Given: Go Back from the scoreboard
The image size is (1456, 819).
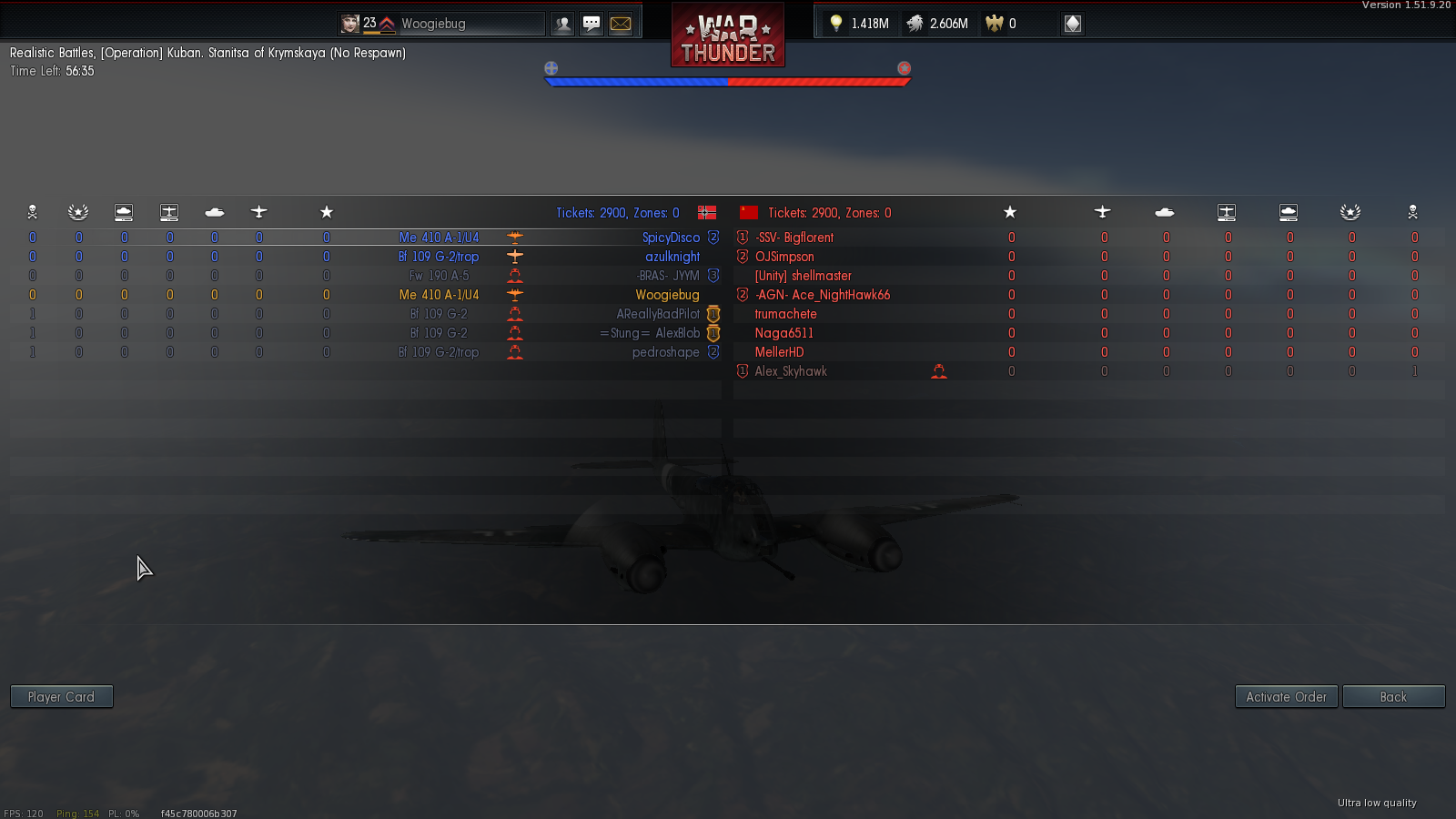Looking at the screenshot, I should 1393,697.
